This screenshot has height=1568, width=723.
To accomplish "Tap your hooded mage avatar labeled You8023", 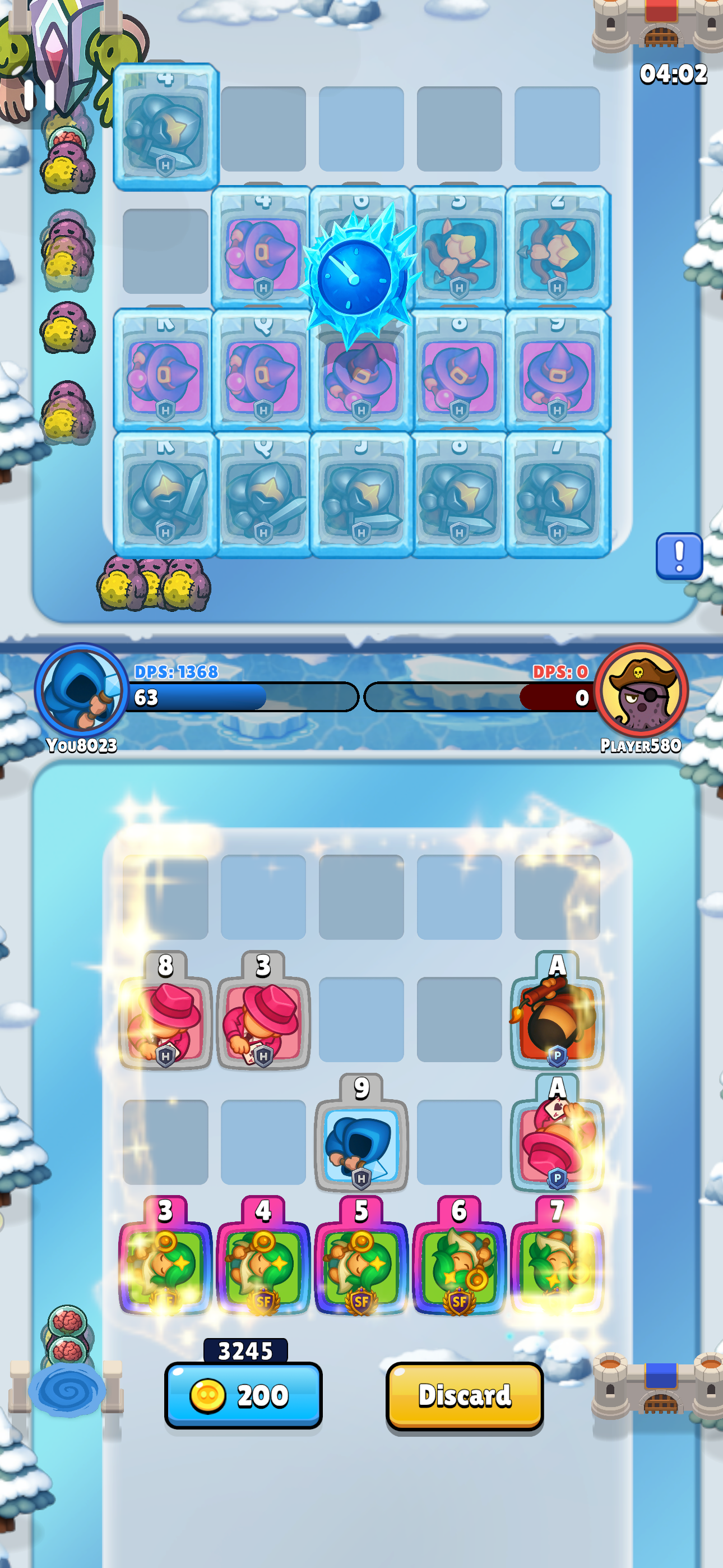I will [x=78, y=696].
